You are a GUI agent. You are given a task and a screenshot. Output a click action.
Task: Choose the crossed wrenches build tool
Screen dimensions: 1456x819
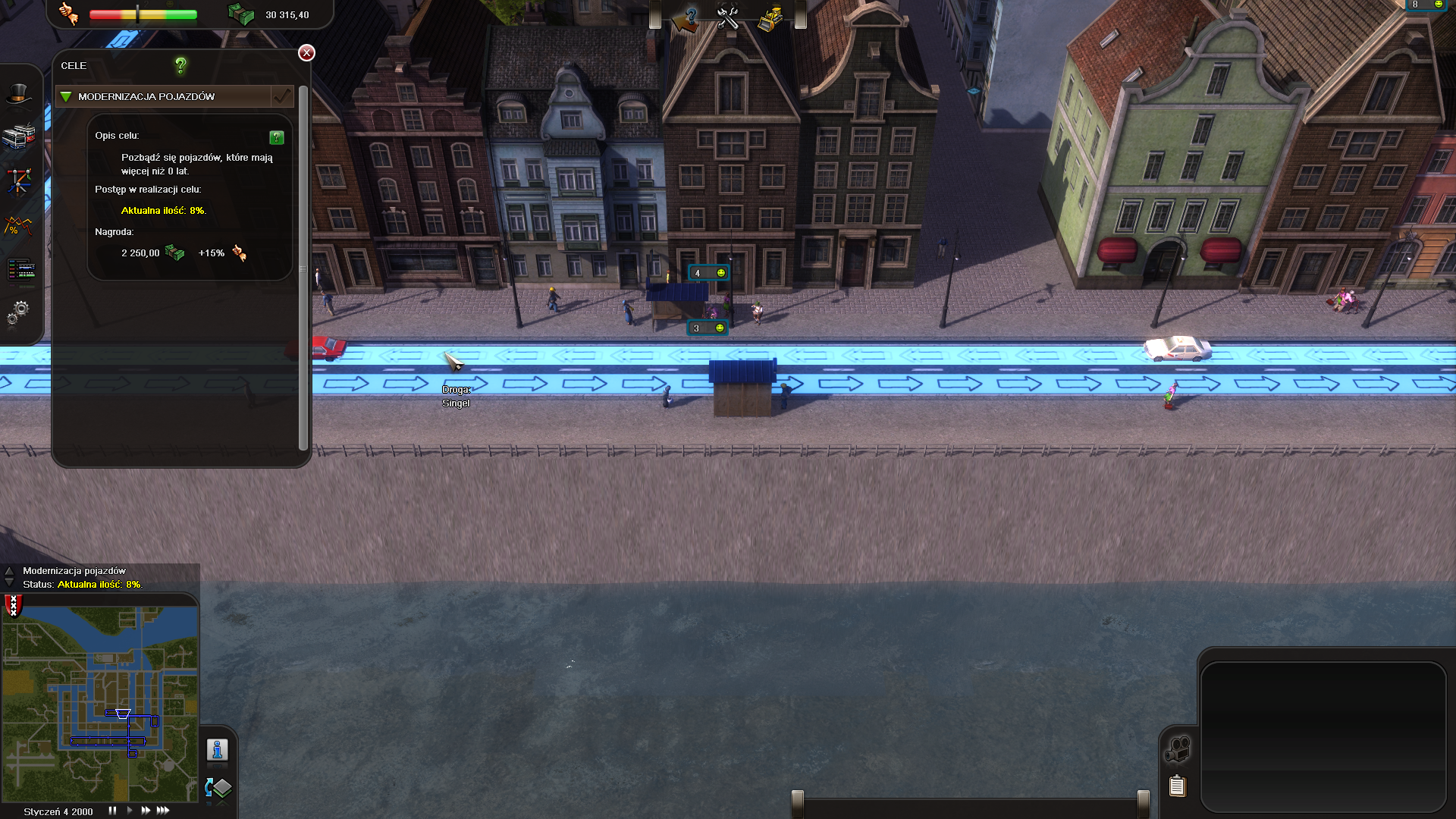pos(728,18)
